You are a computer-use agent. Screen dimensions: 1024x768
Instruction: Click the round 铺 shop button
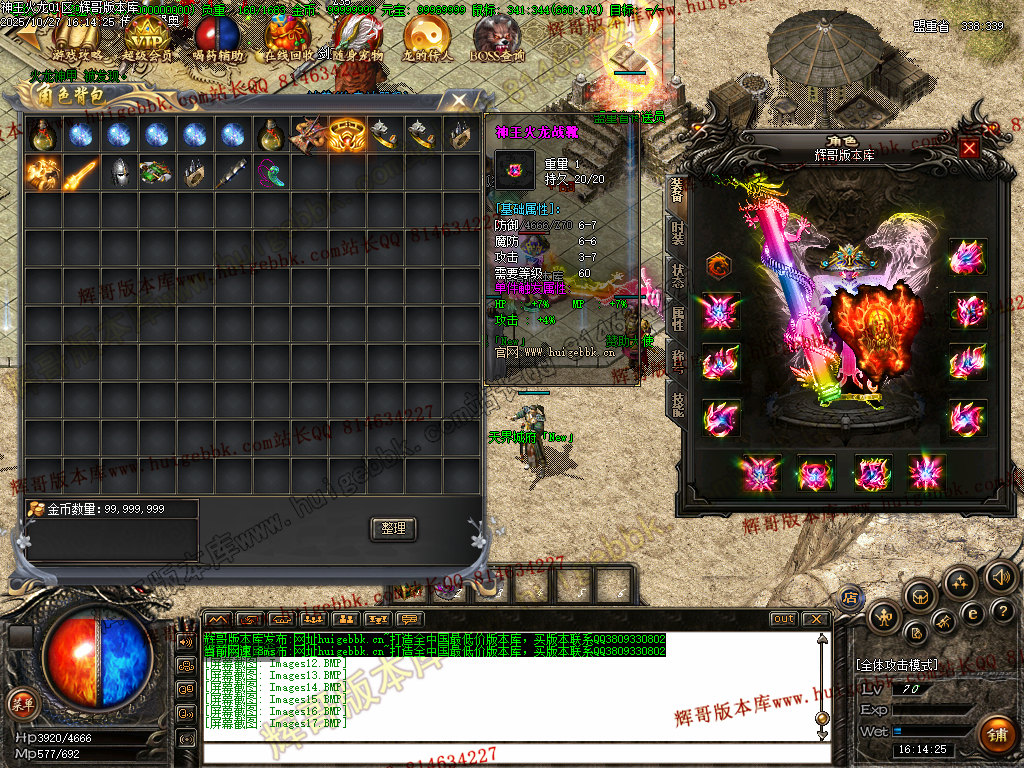click(995, 733)
